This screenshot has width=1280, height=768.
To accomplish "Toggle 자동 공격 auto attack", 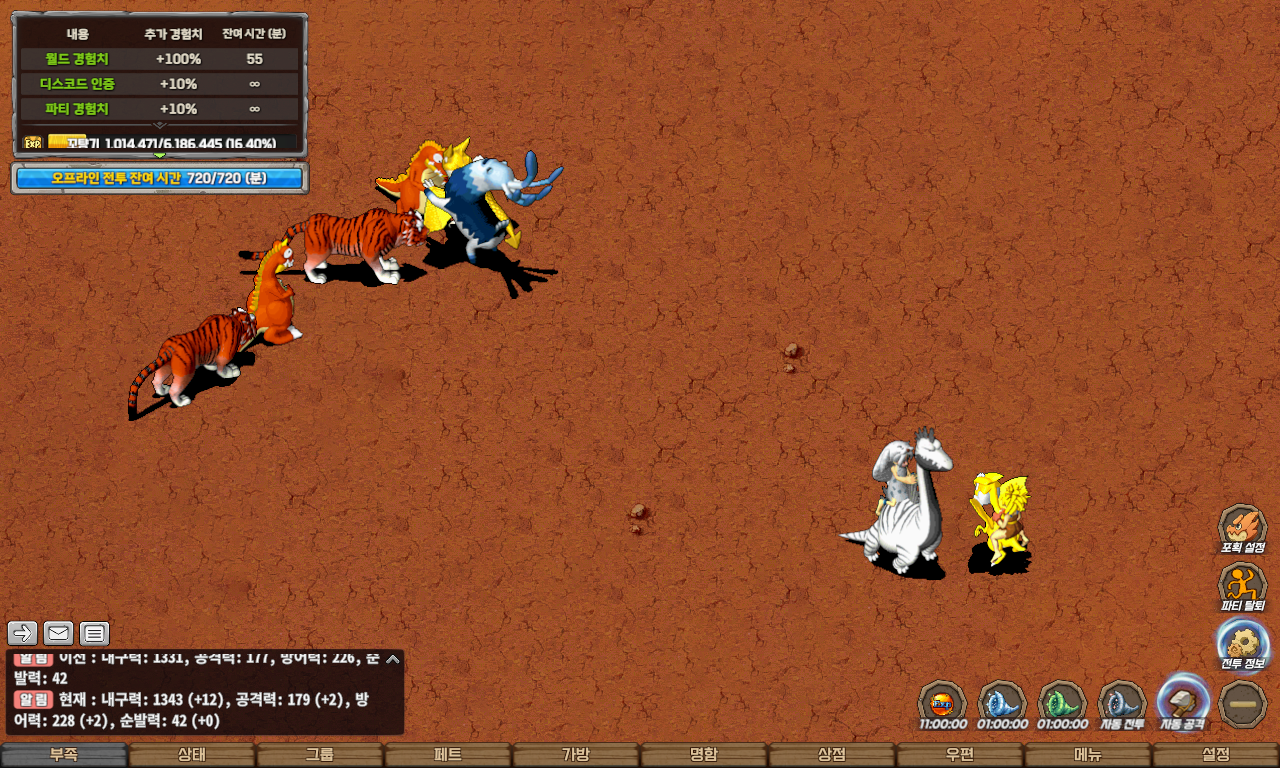I will coord(1183,703).
